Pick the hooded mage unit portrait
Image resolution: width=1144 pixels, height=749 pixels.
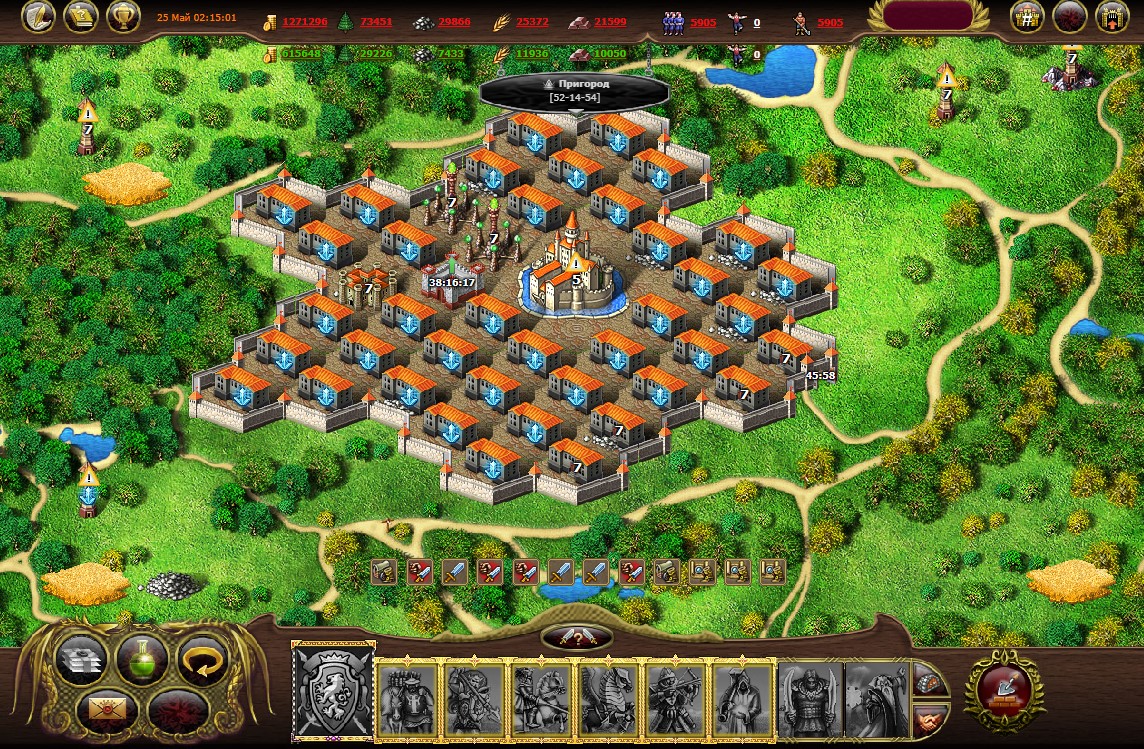(742, 698)
